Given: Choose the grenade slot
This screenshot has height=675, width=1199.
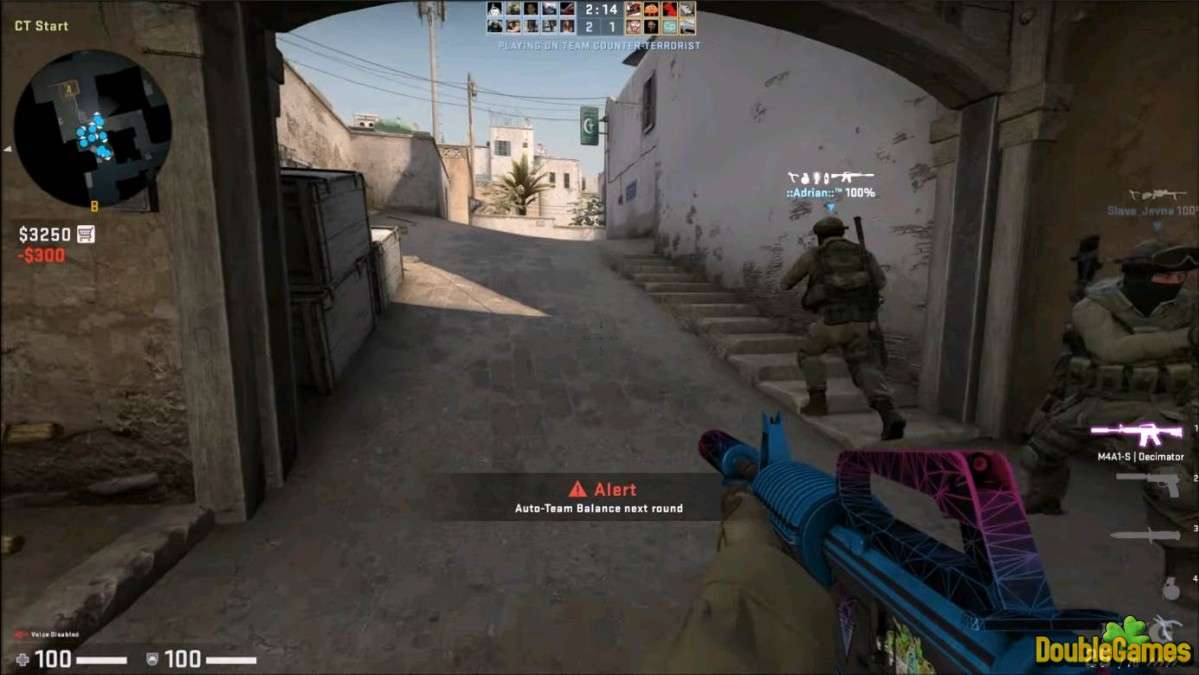Looking at the screenshot, I should tap(1170, 589).
